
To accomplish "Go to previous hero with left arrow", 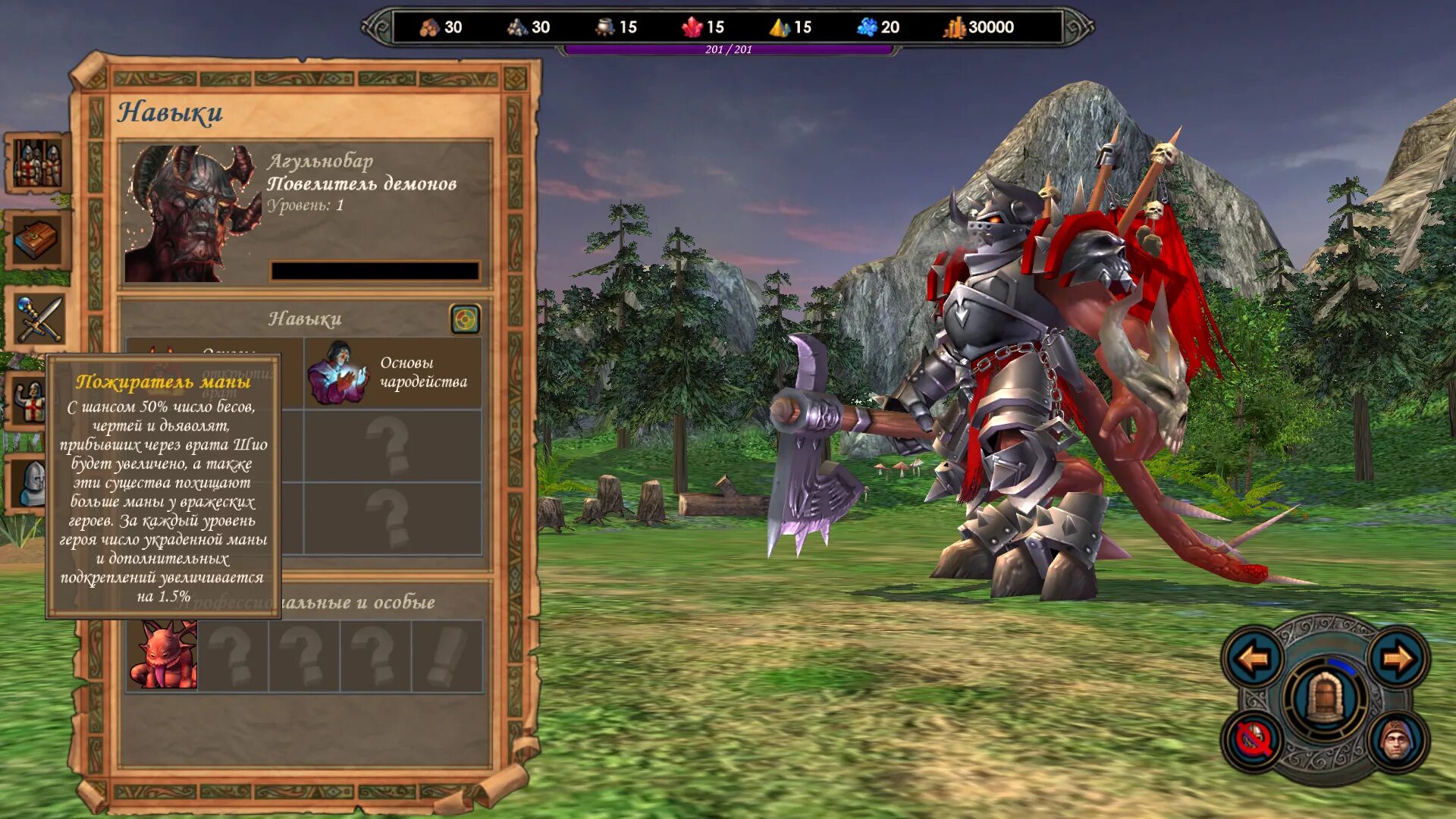I will click(1252, 658).
